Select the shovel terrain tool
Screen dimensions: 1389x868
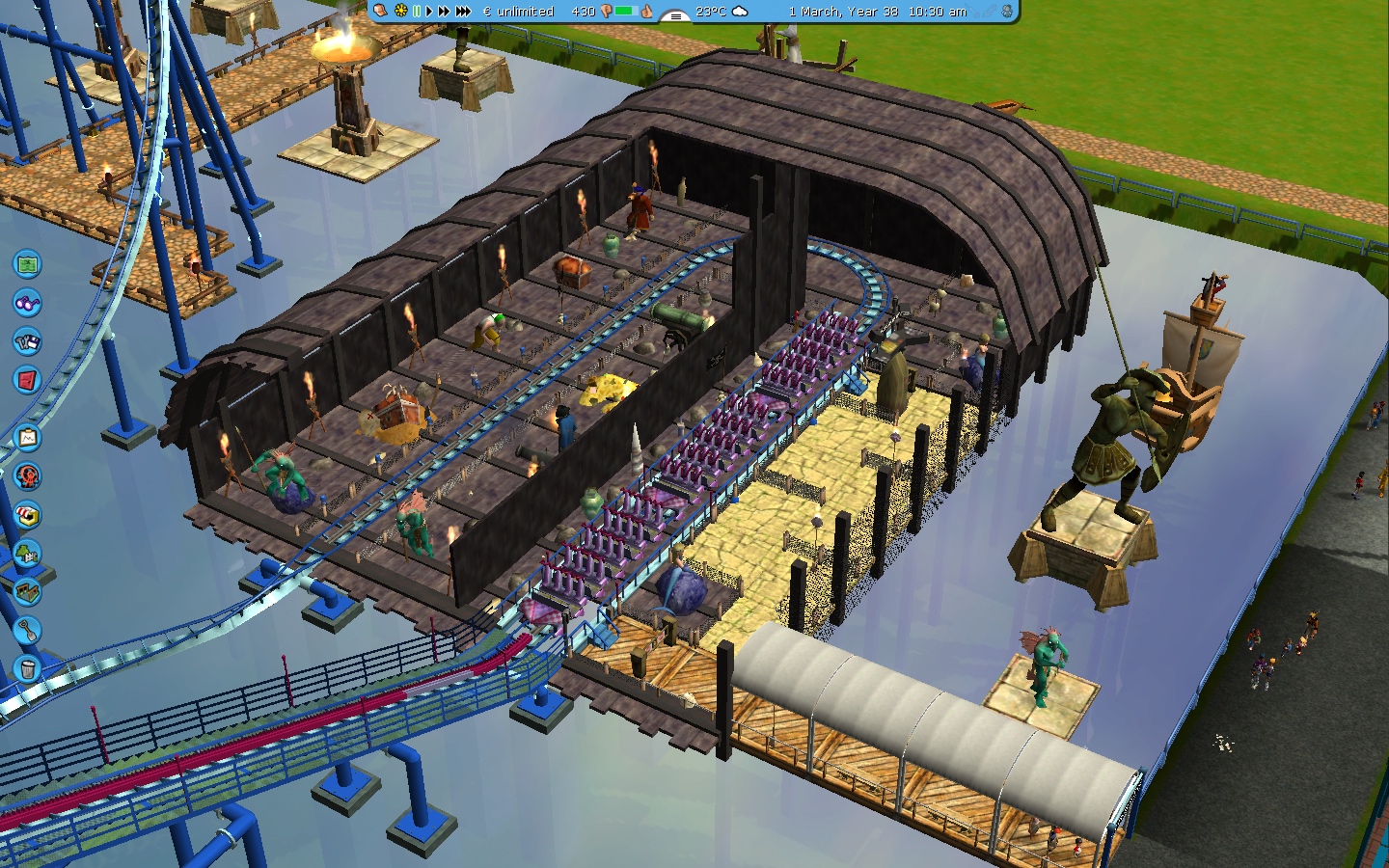point(27,629)
